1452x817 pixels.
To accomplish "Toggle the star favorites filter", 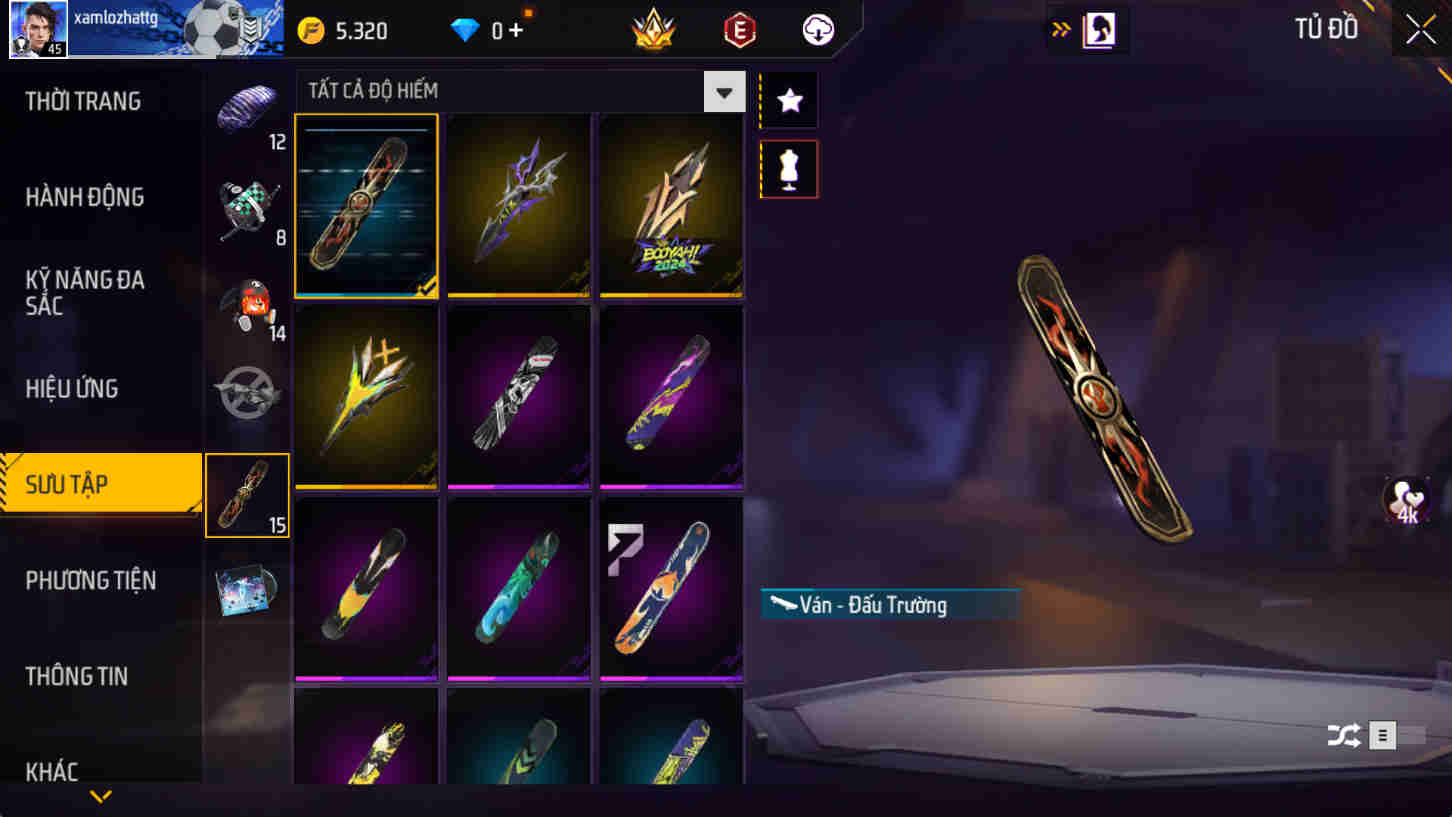I will [788, 99].
